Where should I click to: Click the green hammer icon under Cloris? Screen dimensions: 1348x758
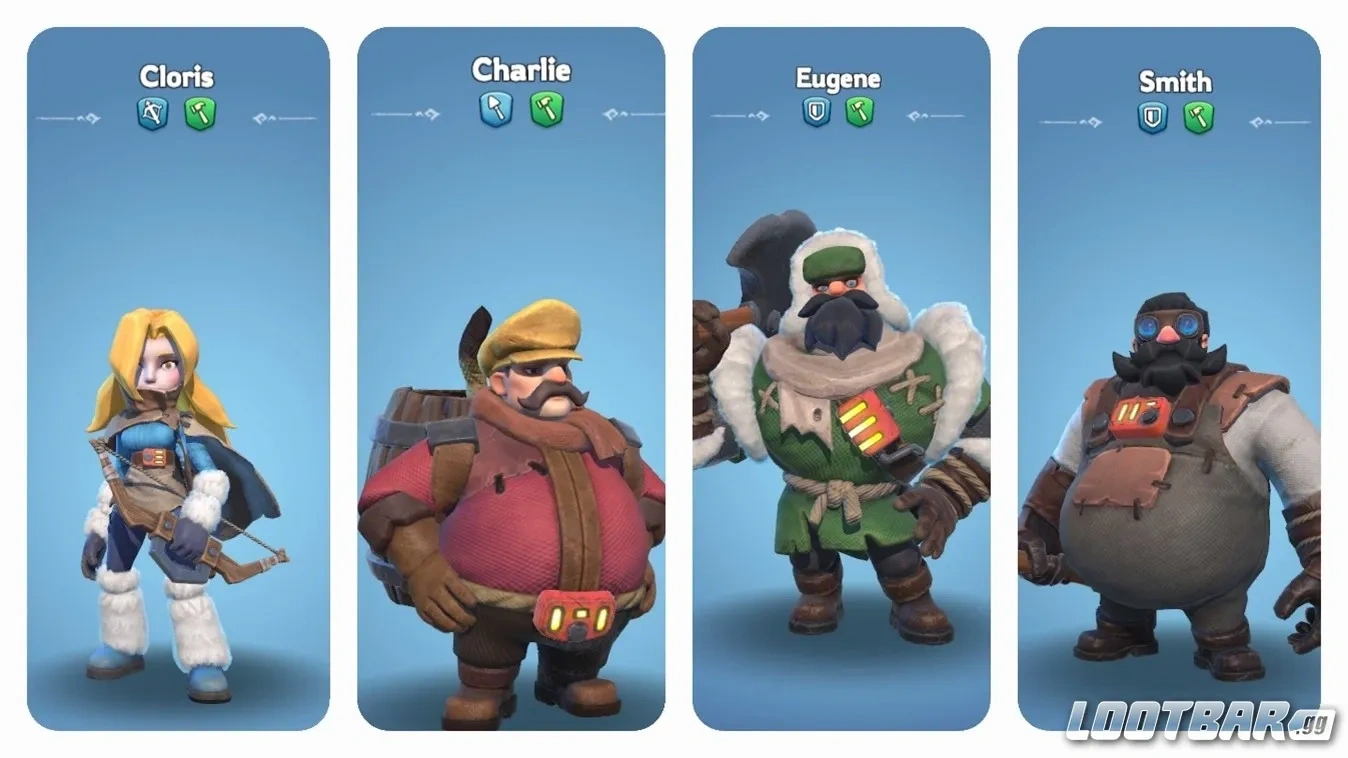pos(200,114)
